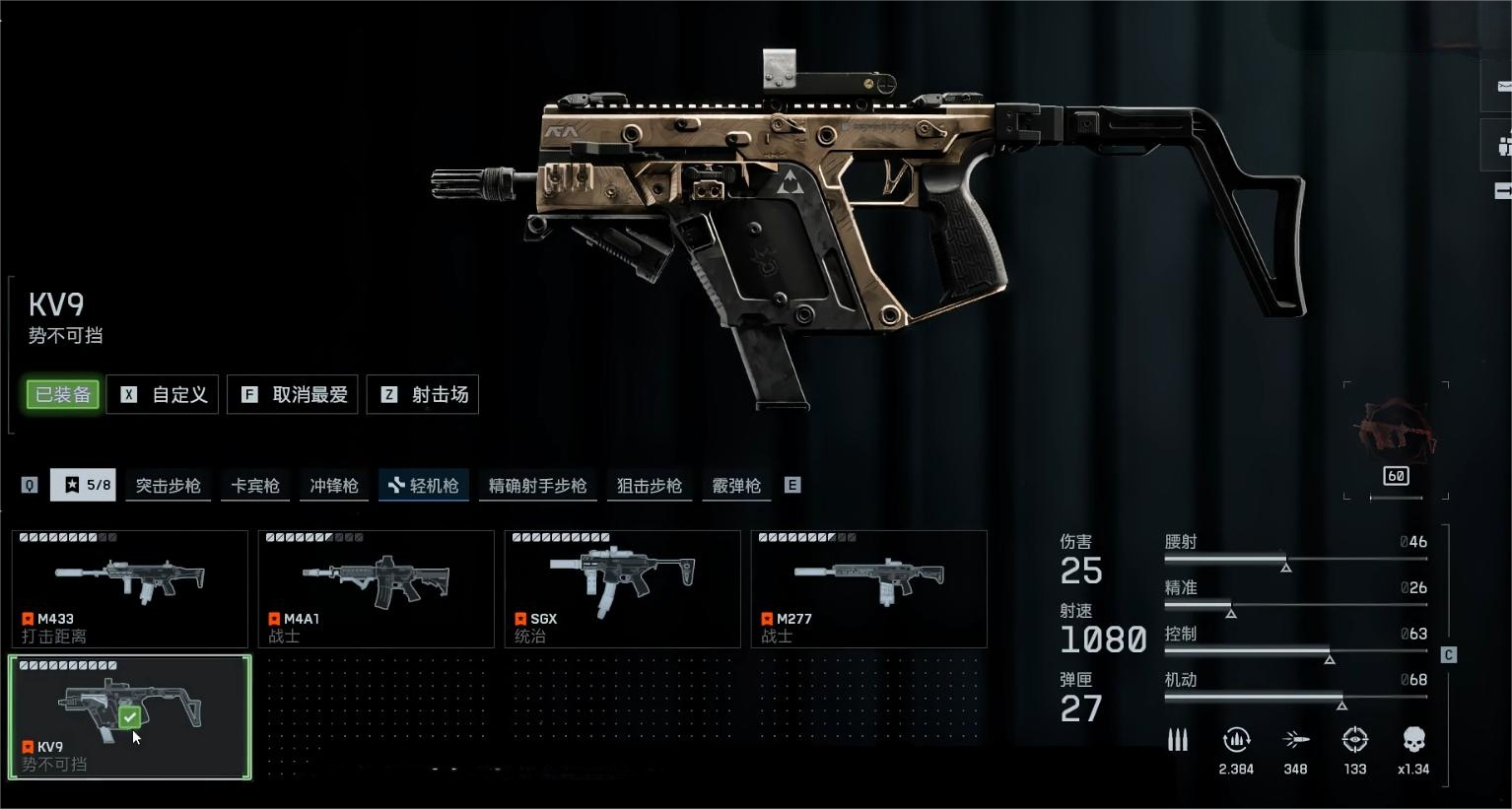Open 自定义 weapon customization
Viewport: 1512px width, 809px height.
click(163, 395)
